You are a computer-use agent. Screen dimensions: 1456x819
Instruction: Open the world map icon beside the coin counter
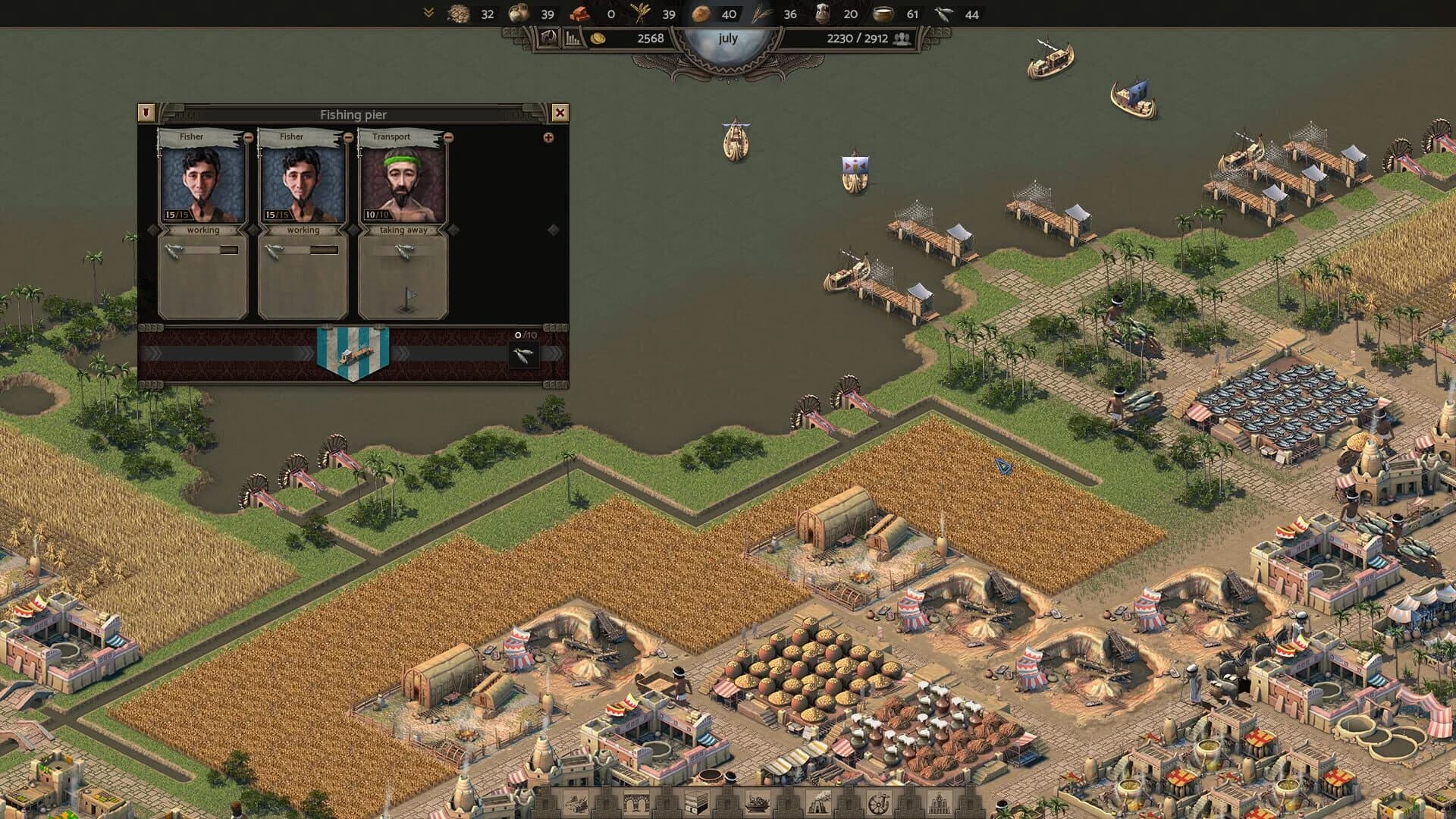(547, 37)
